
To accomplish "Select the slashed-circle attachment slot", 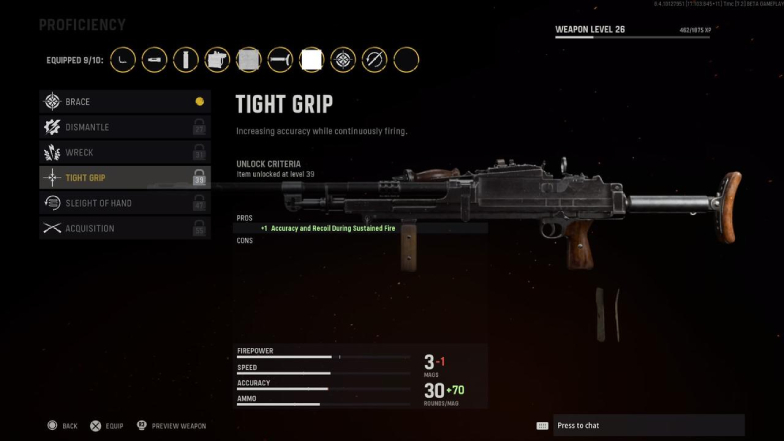I will click(374, 60).
